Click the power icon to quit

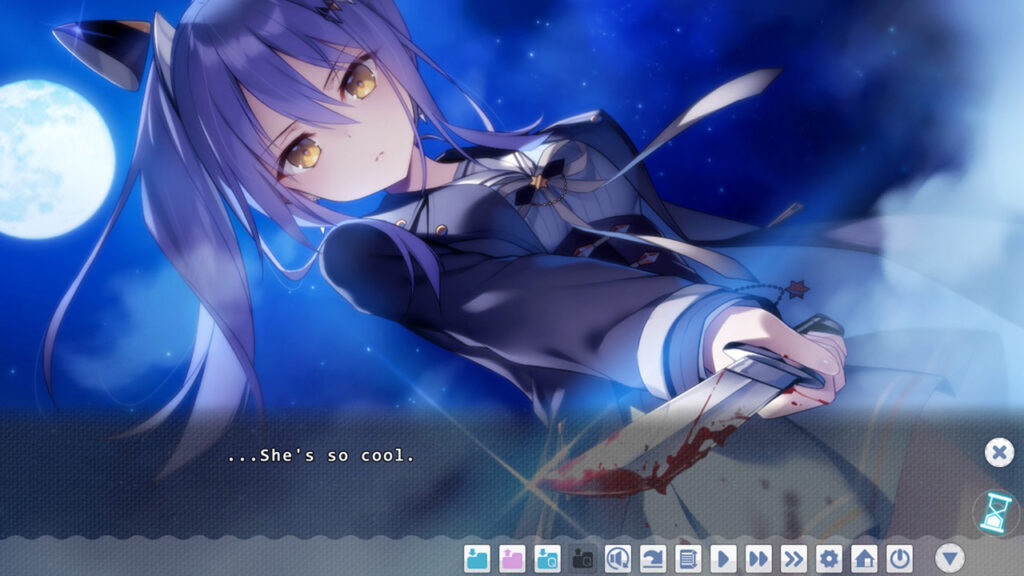[x=900, y=558]
